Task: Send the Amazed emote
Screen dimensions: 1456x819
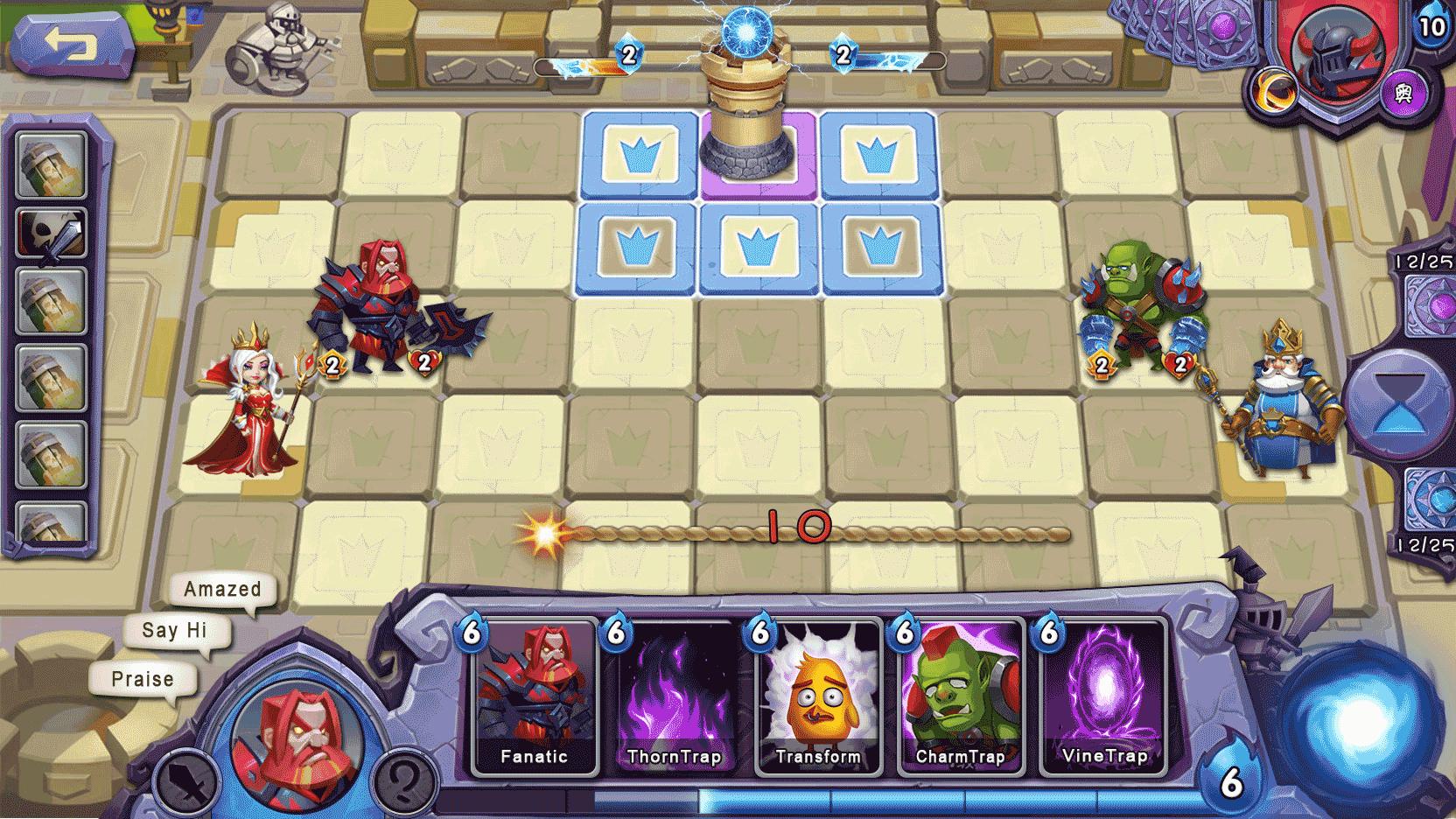Action: pos(221,588)
